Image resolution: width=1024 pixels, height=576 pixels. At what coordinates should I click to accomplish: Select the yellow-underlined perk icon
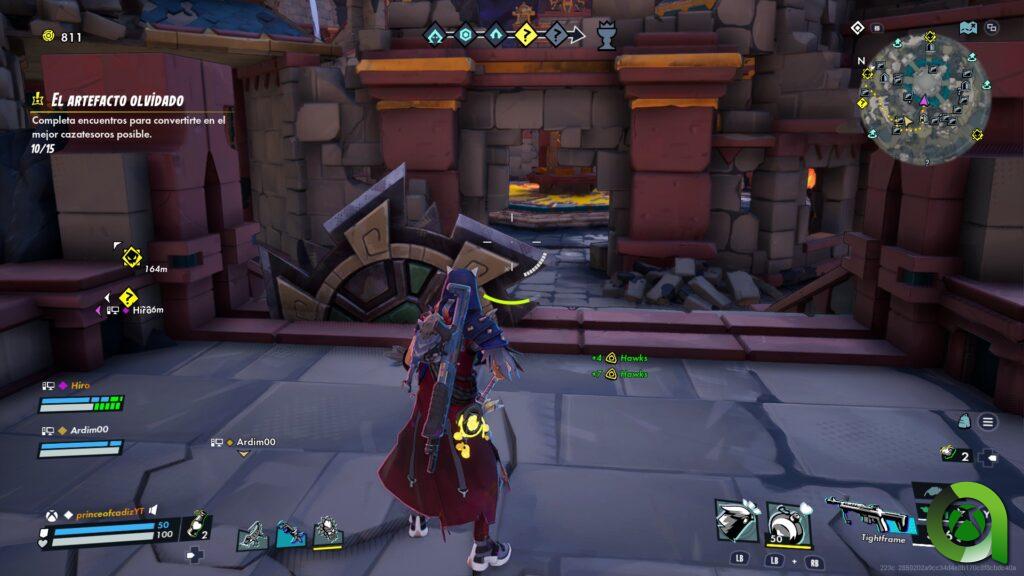326,532
